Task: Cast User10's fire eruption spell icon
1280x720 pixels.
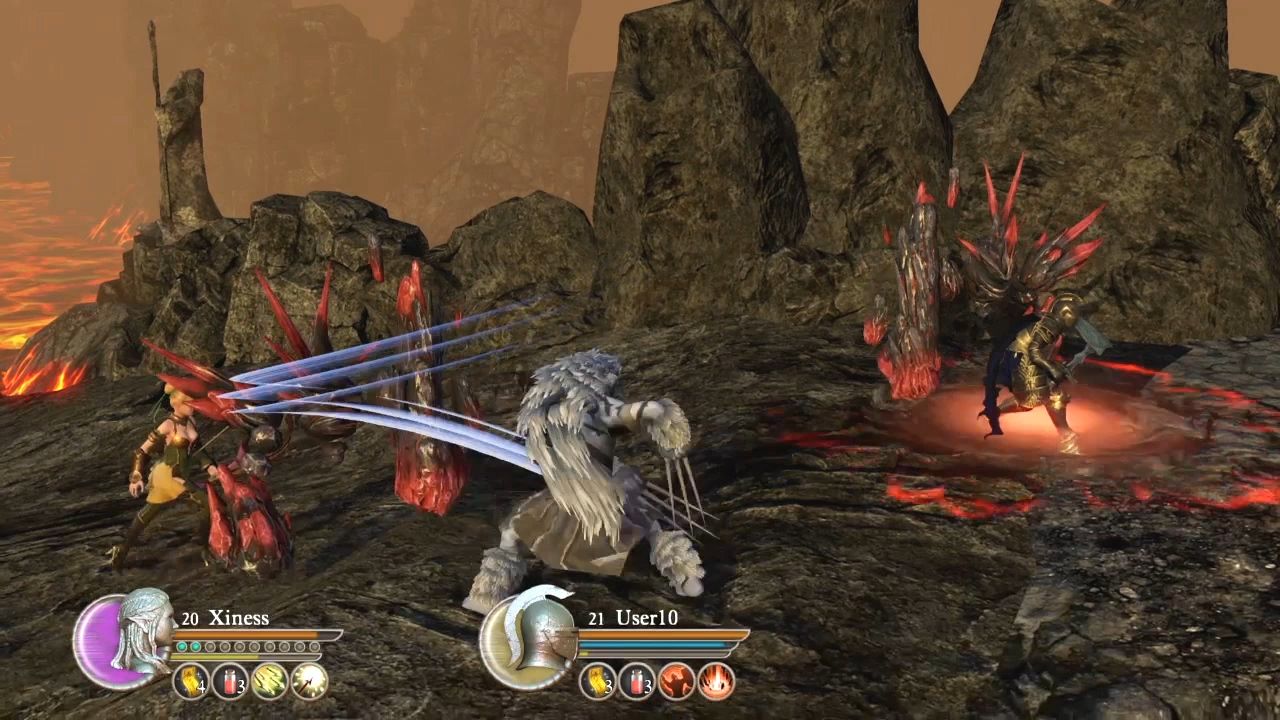Action: click(715, 682)
